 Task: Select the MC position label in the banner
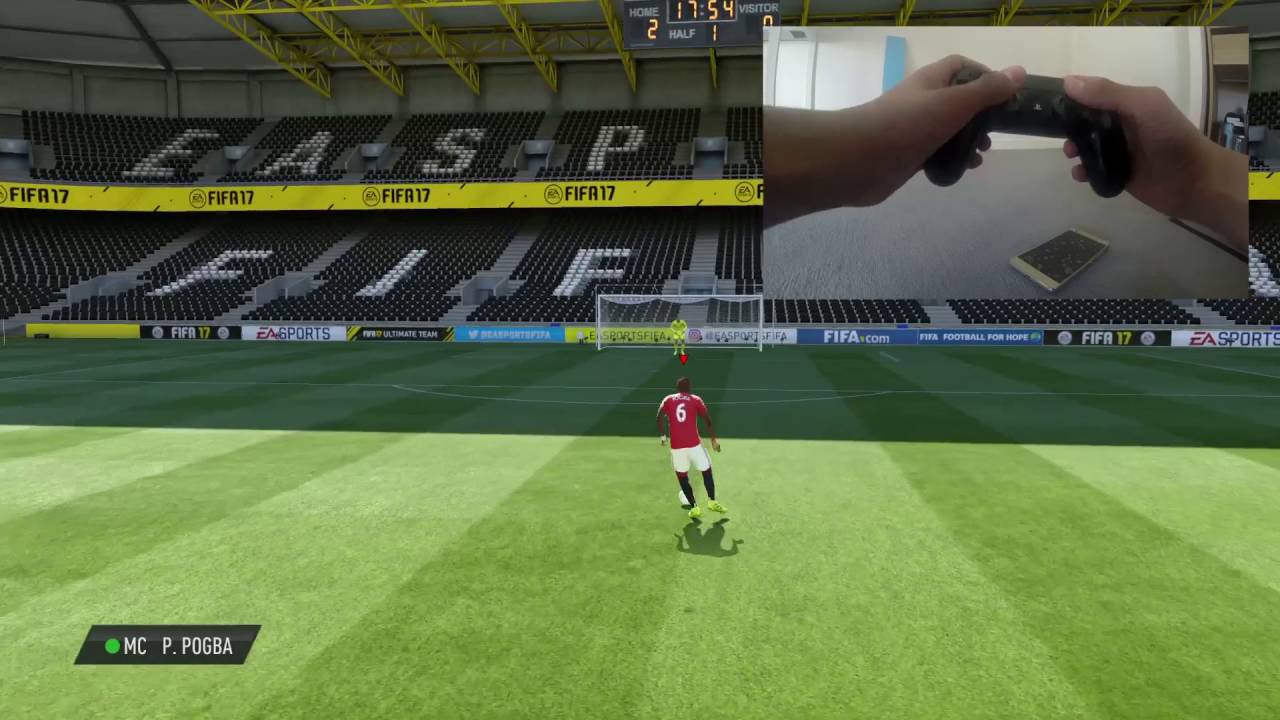click(x=135, y=647)
